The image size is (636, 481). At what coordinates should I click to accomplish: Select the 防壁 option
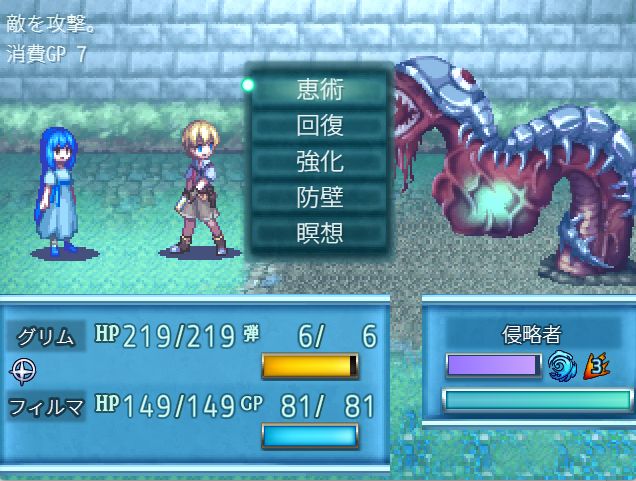(x=320, y=197)
